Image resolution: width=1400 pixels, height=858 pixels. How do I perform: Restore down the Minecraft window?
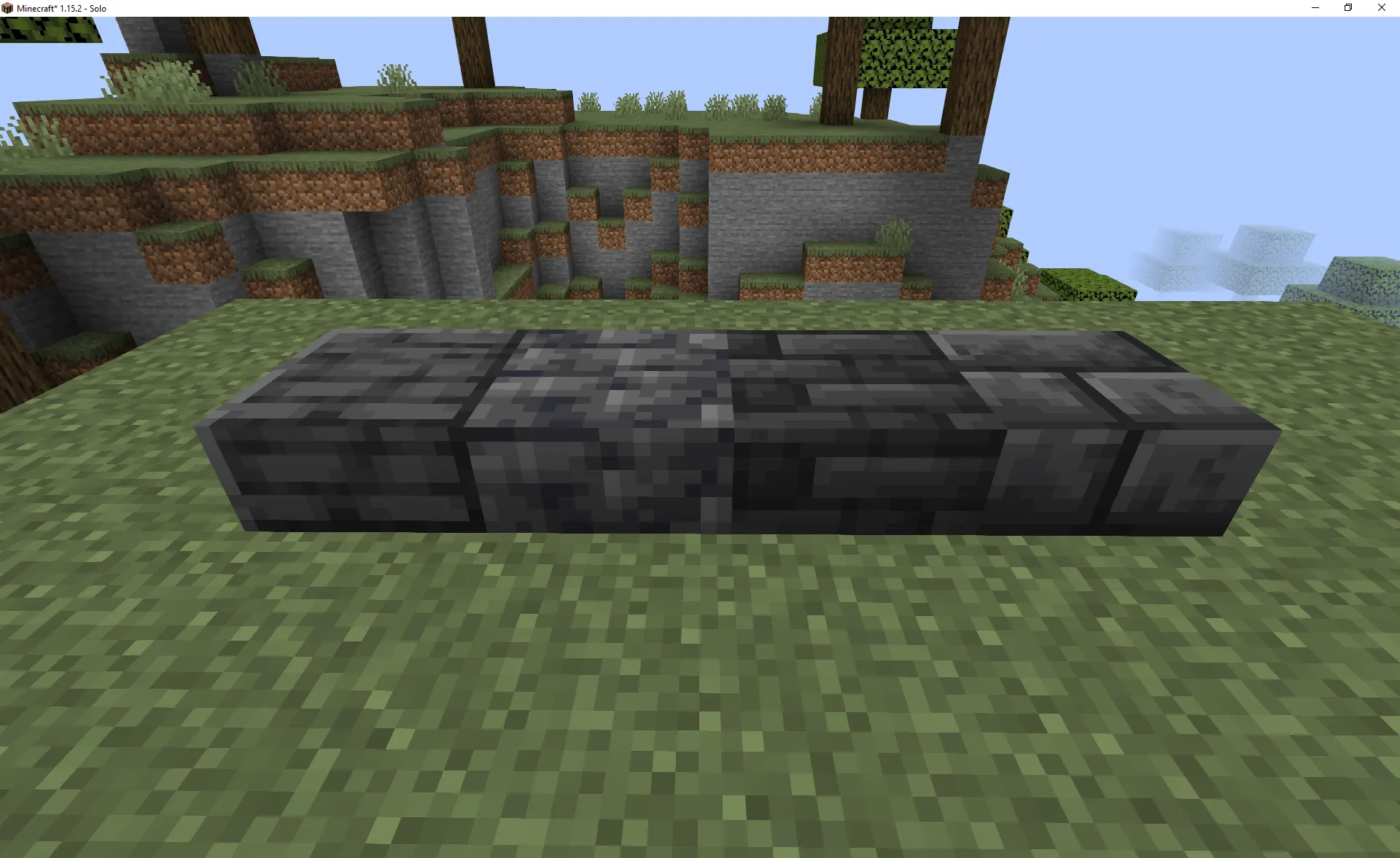tap(1347, 8)
